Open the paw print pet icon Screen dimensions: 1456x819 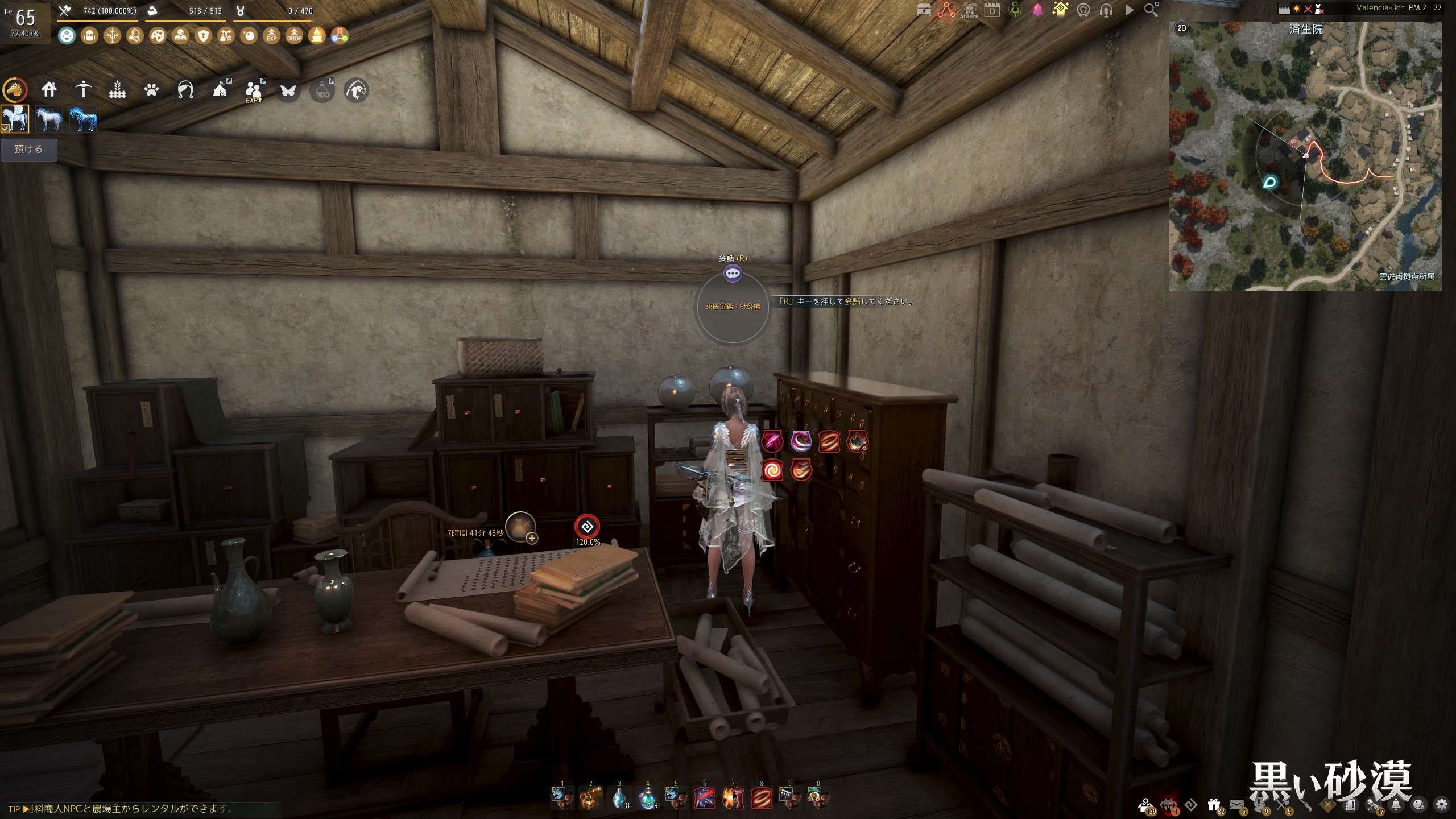coord(151,89)
